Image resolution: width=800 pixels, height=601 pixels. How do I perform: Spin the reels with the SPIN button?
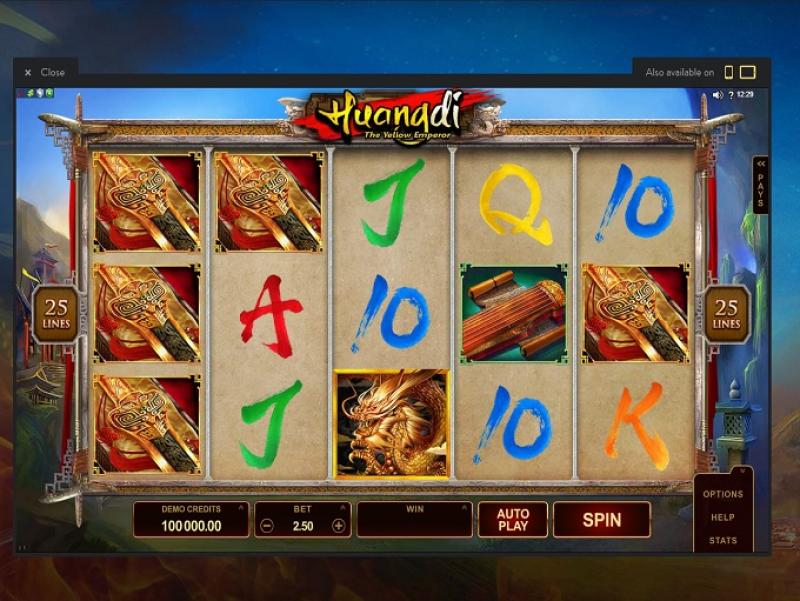point(601,520)
